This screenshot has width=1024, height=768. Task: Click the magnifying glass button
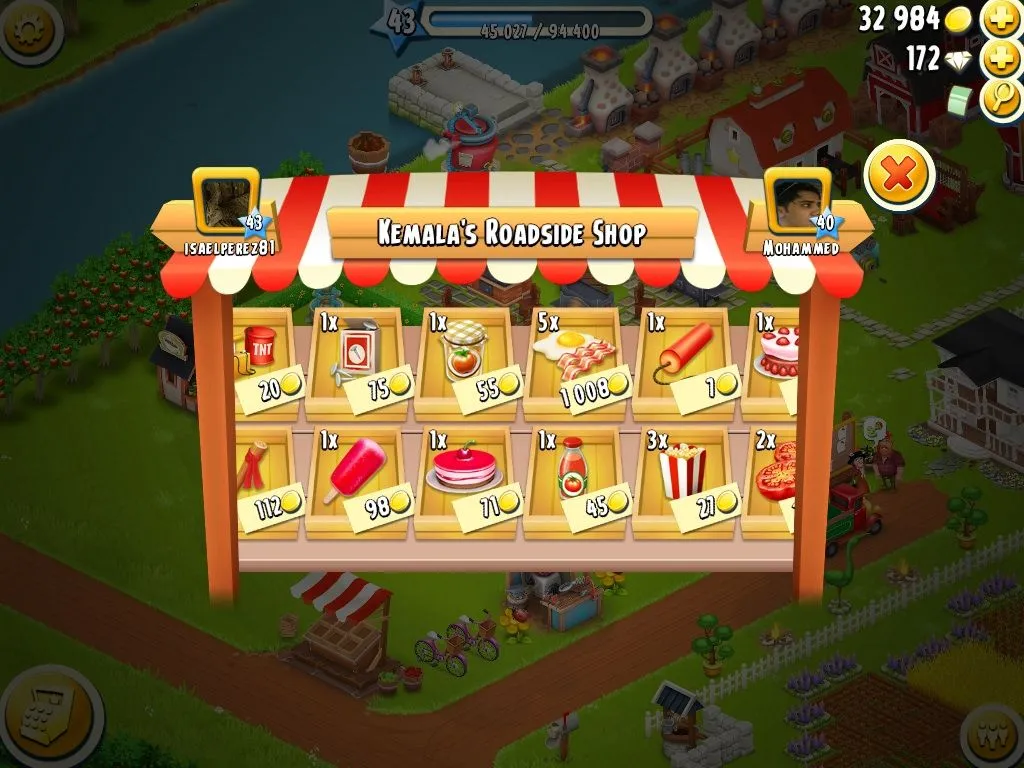click(x=1001, y=97)
